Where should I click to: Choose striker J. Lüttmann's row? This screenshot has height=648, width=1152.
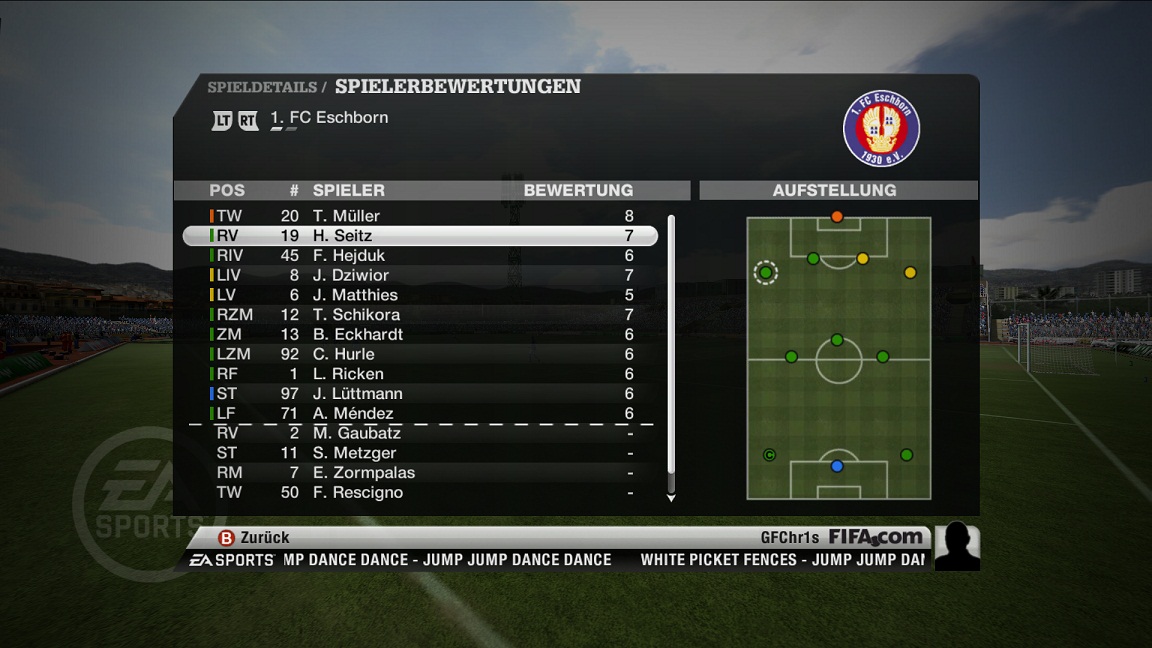tap(420, 394)
